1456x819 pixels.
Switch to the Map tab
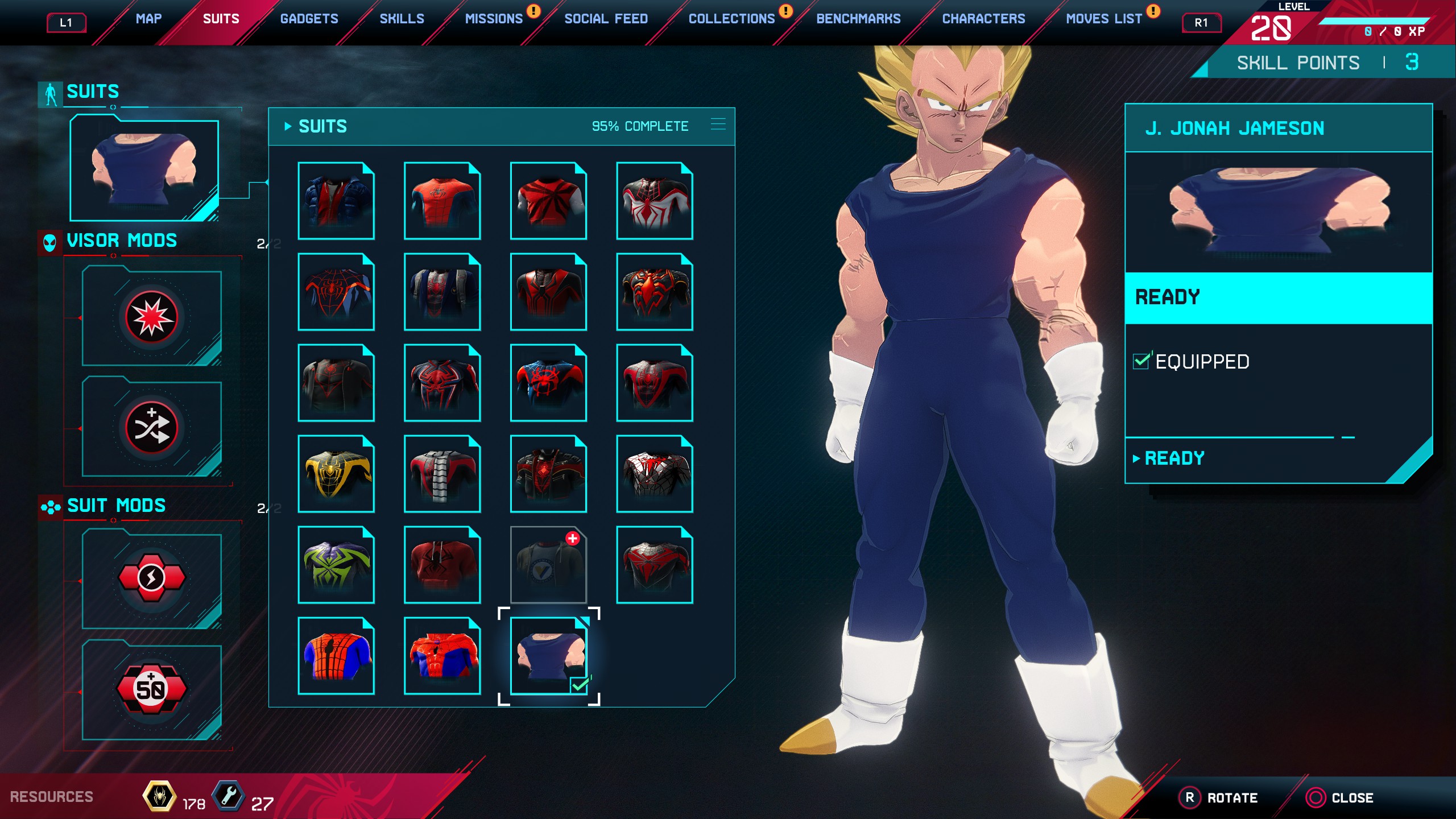148,19
